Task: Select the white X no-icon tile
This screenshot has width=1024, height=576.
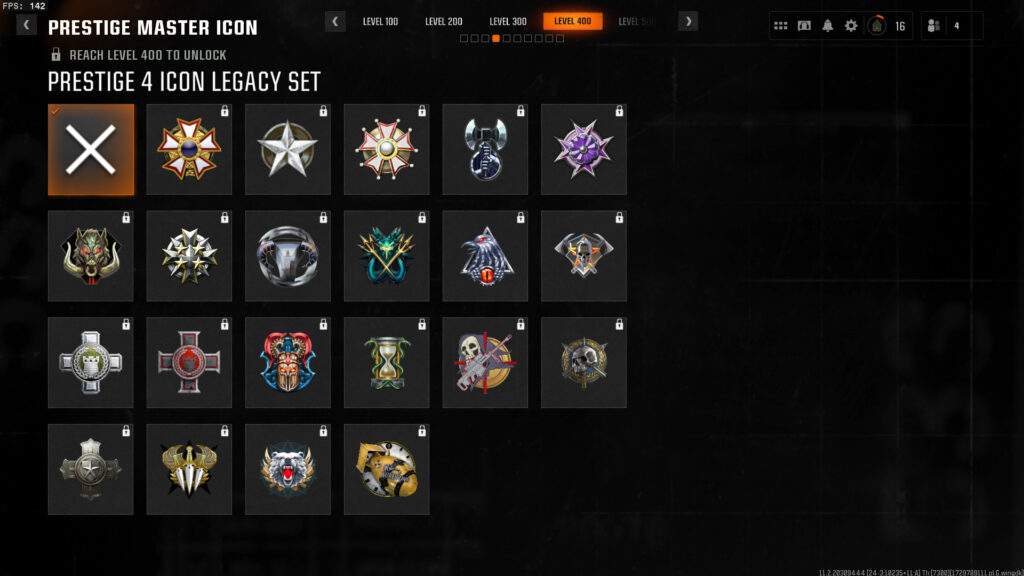Action: pyautogui.click(x=91, y=150)
